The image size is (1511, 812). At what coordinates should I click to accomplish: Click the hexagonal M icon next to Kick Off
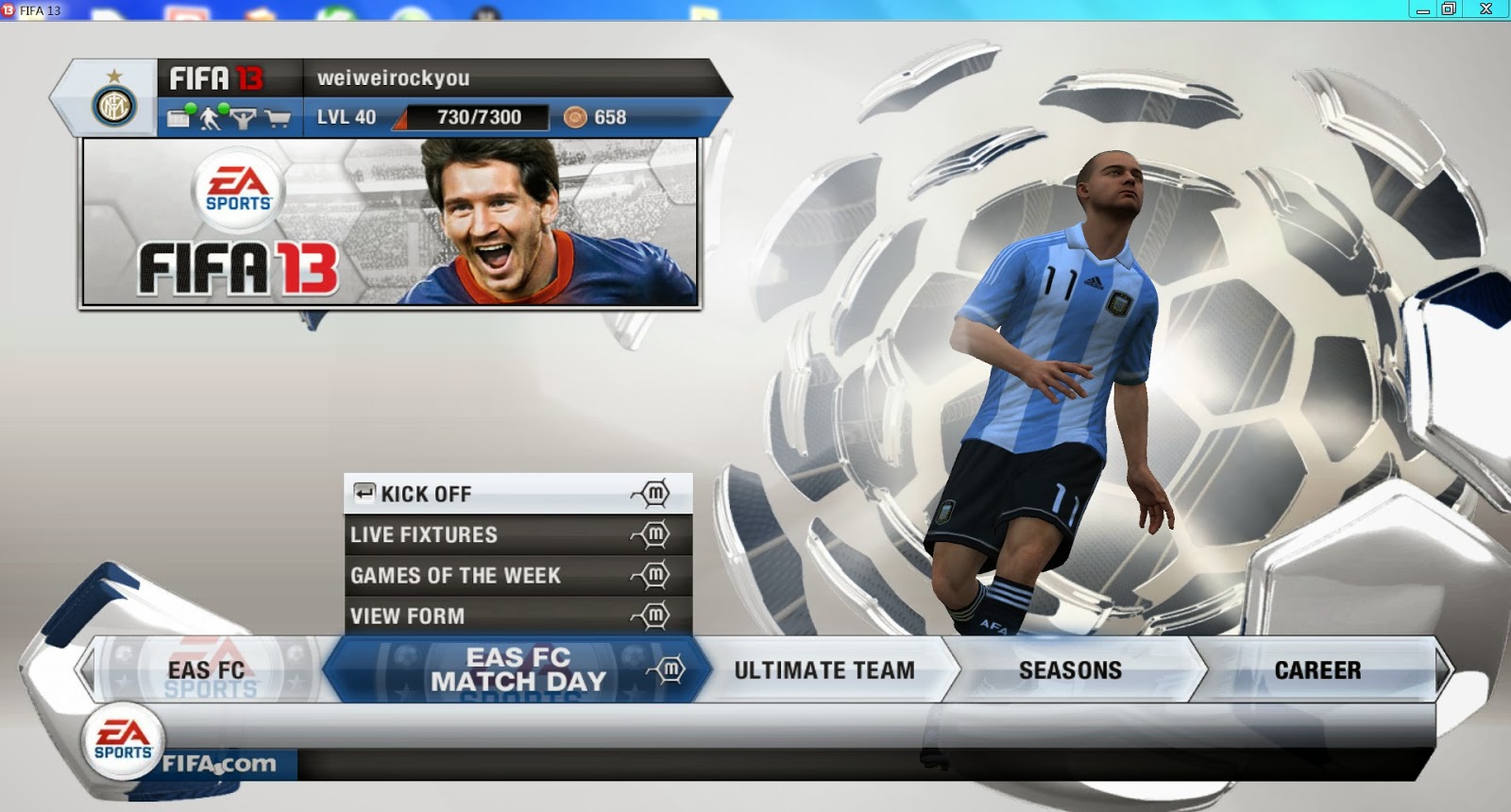click(655, 493)
